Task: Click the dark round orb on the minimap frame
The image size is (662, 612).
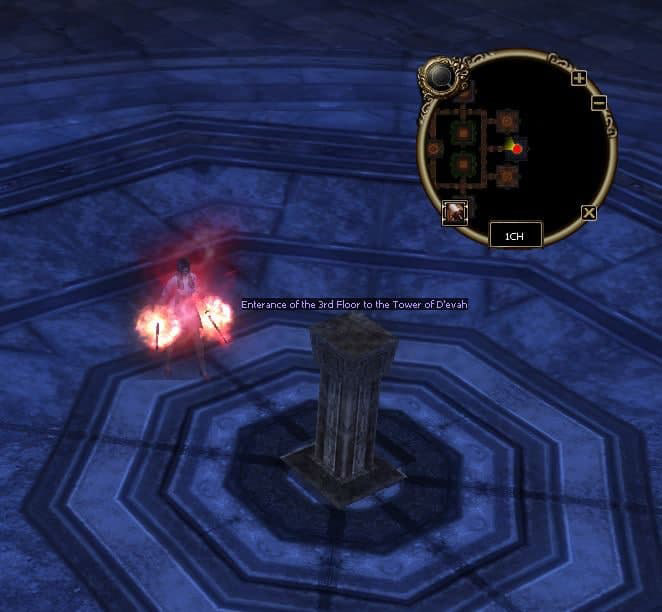Action: coord(438,75)
